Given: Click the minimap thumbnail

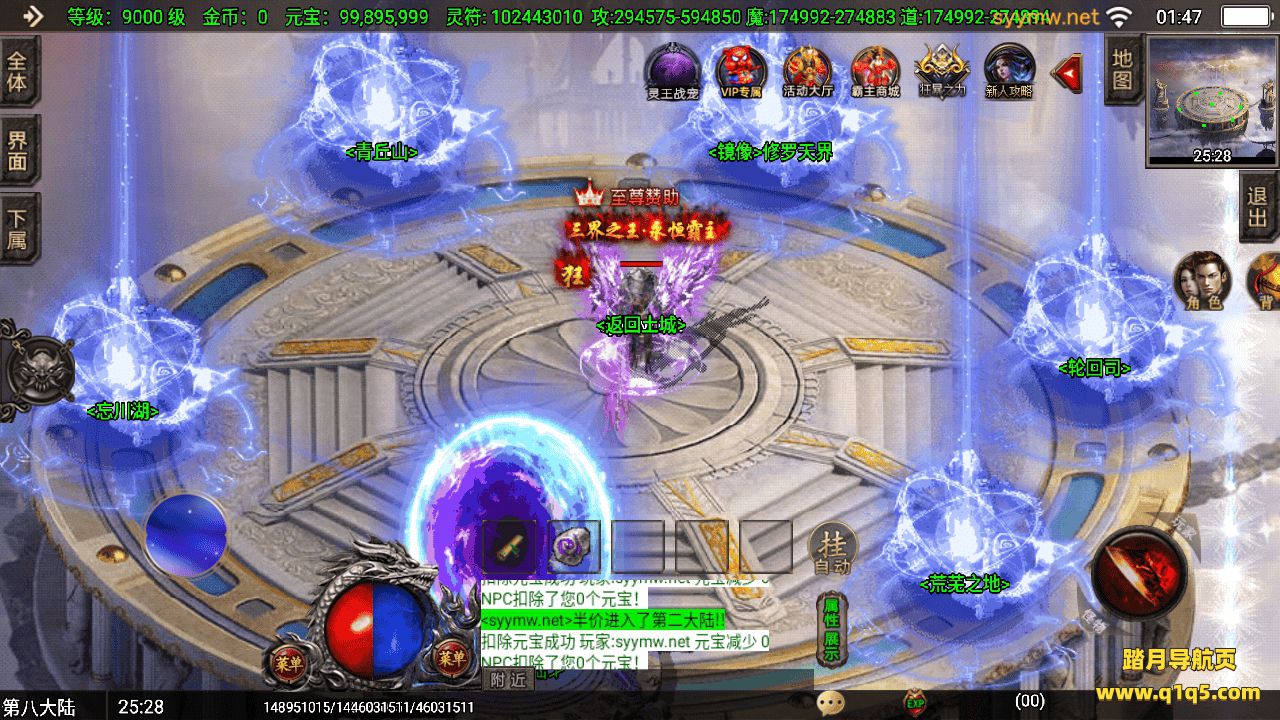Looking at the screenshot, I should pos(1212,100).
